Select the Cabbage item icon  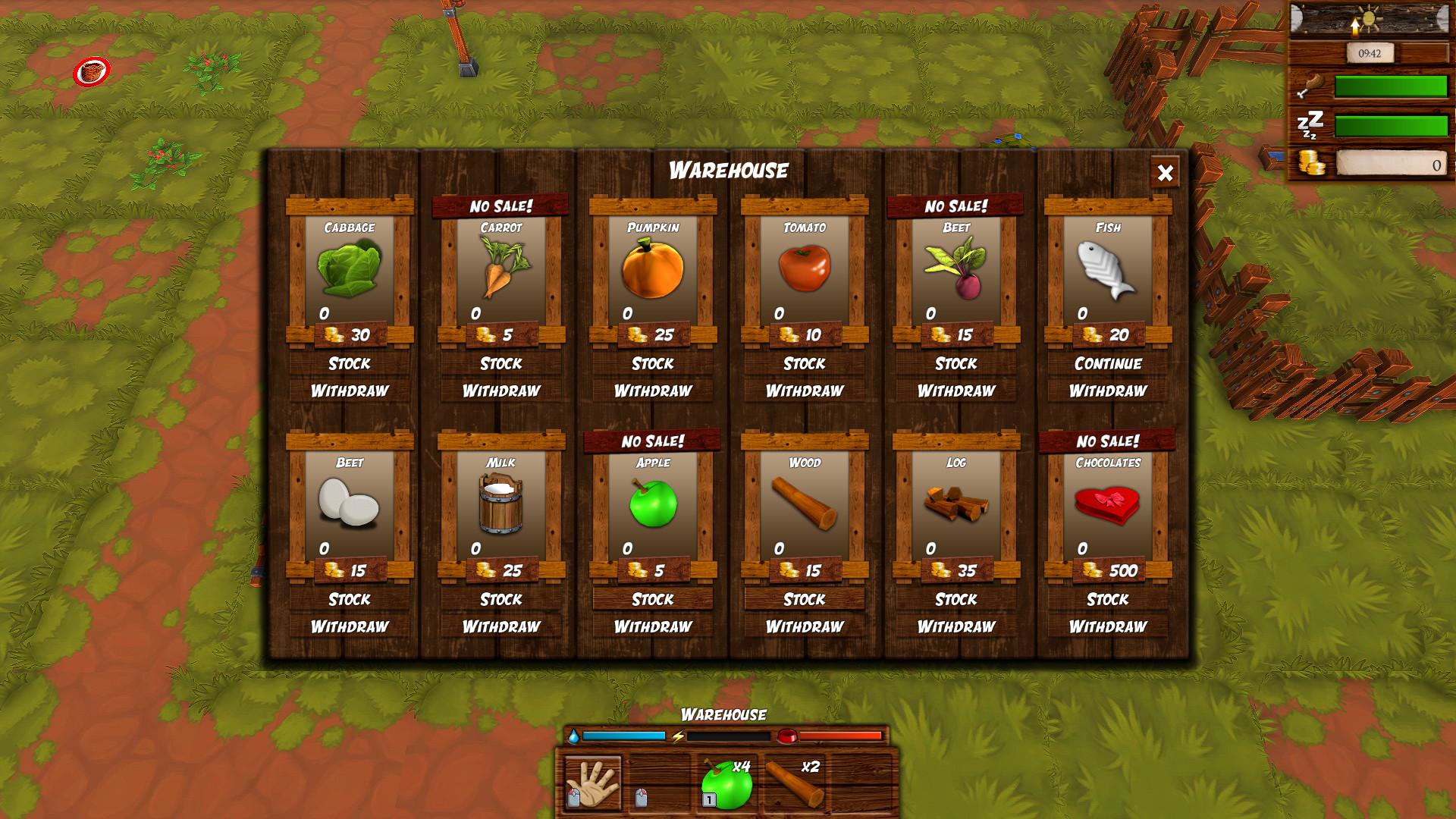(350, 269)
